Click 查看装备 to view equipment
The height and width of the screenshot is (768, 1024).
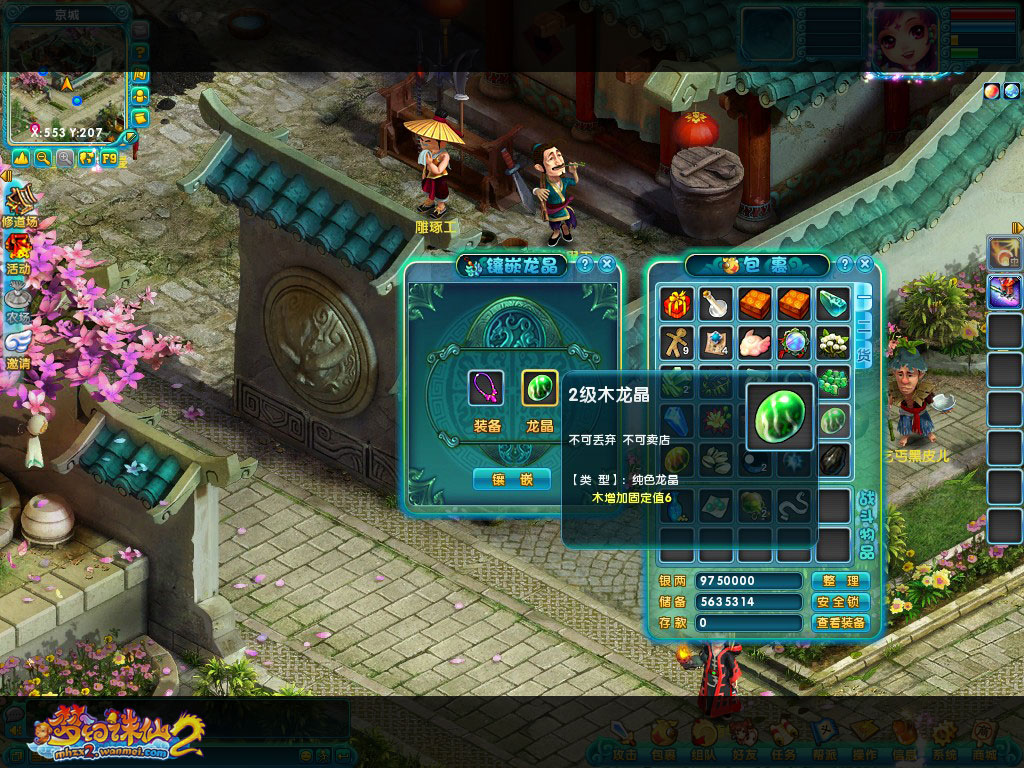pos(839,623)
